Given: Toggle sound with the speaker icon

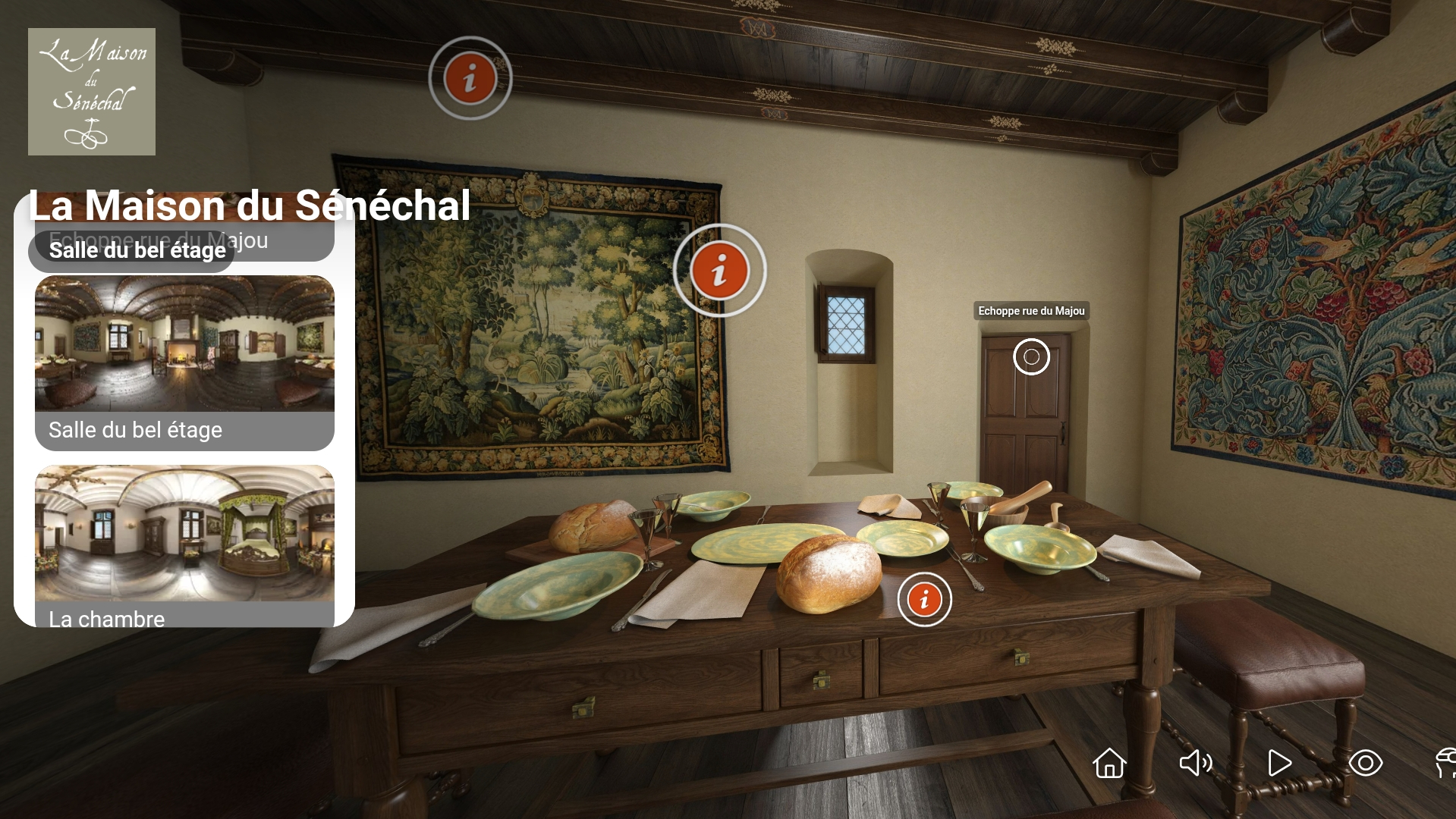Looking at the screenshot, I should [x=1195, y=763].
